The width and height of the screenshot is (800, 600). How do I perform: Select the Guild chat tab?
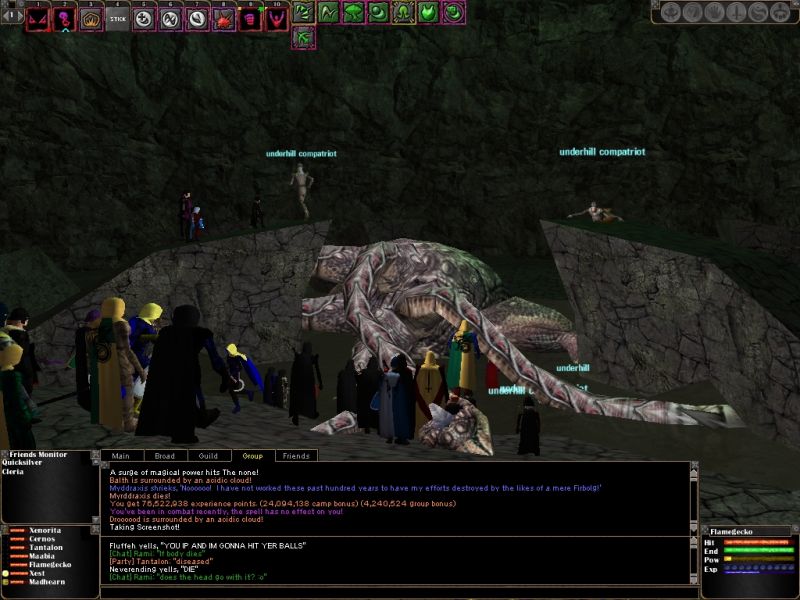point(209,455)
